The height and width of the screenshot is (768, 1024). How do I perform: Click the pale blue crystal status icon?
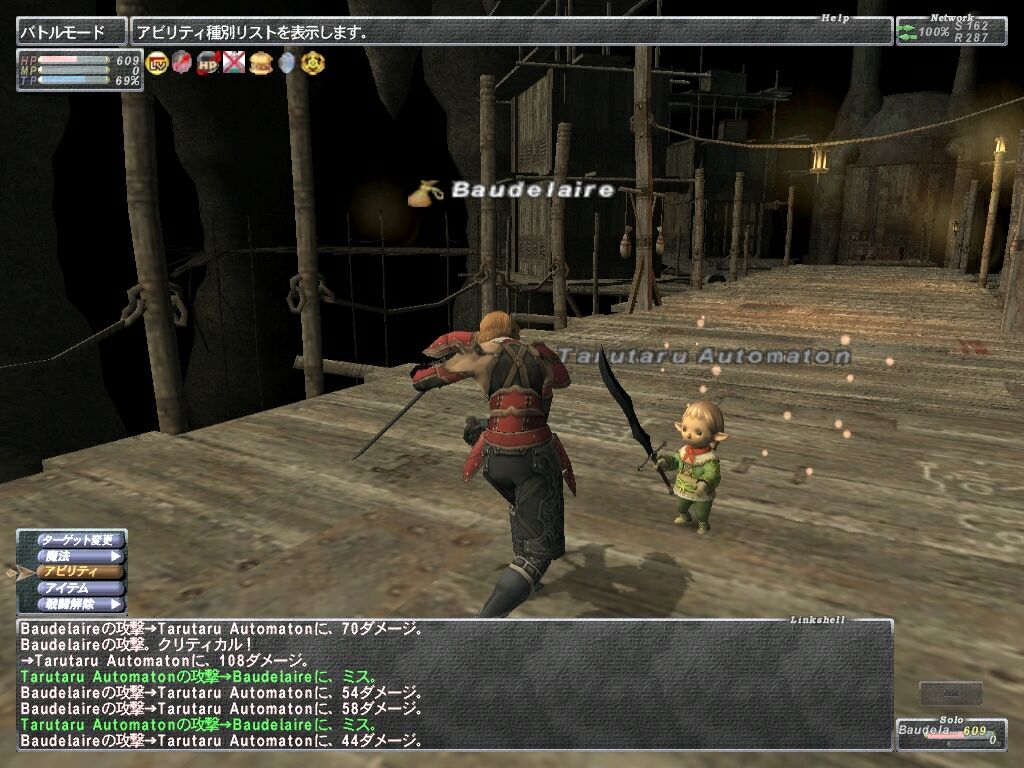[287, 63]
